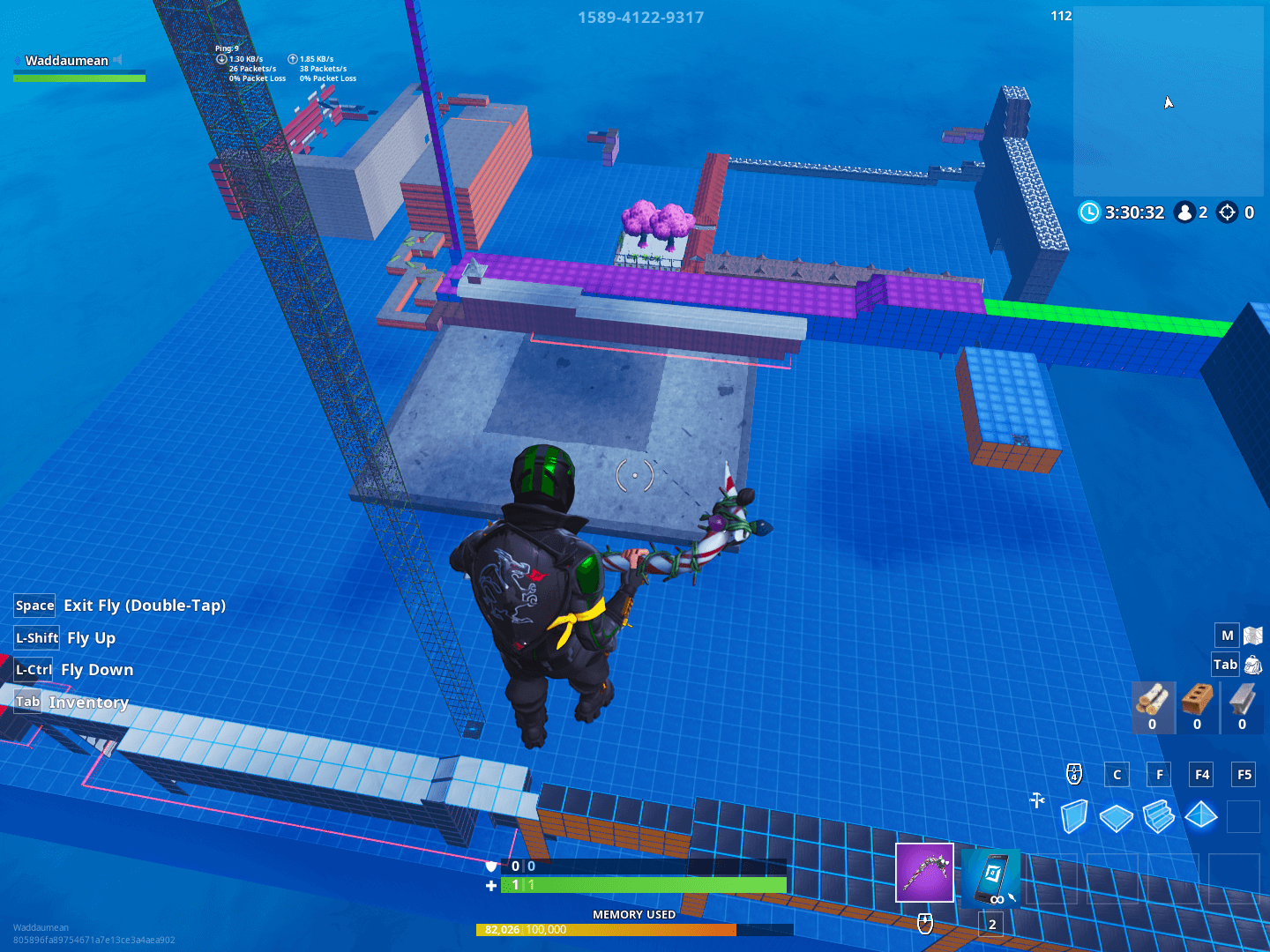Open Inventory using the Tab key prompt
The width and height of the screenshot is (1270, 952).
click(x=27, y=701)
